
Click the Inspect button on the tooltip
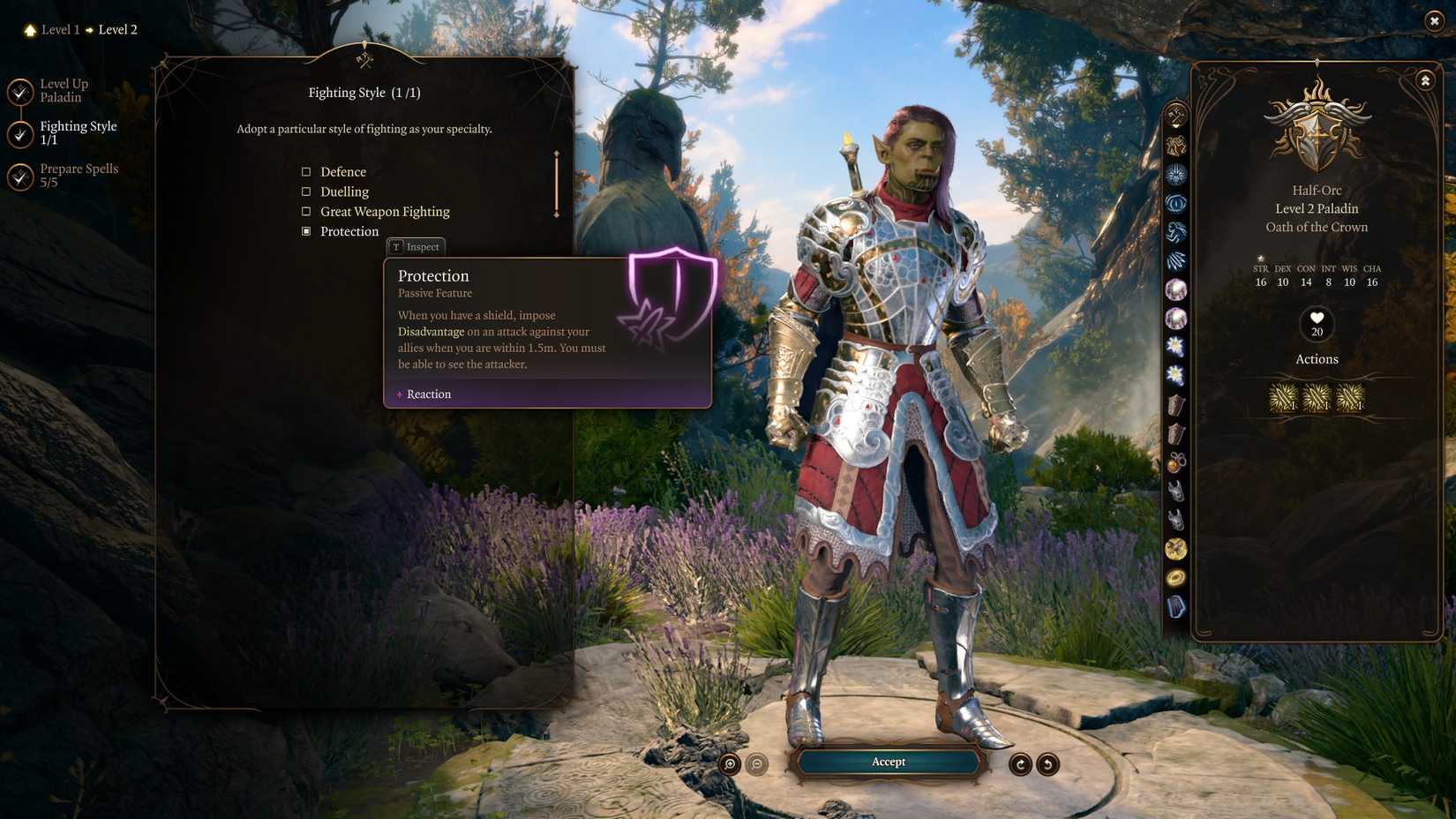click(417, 247)
